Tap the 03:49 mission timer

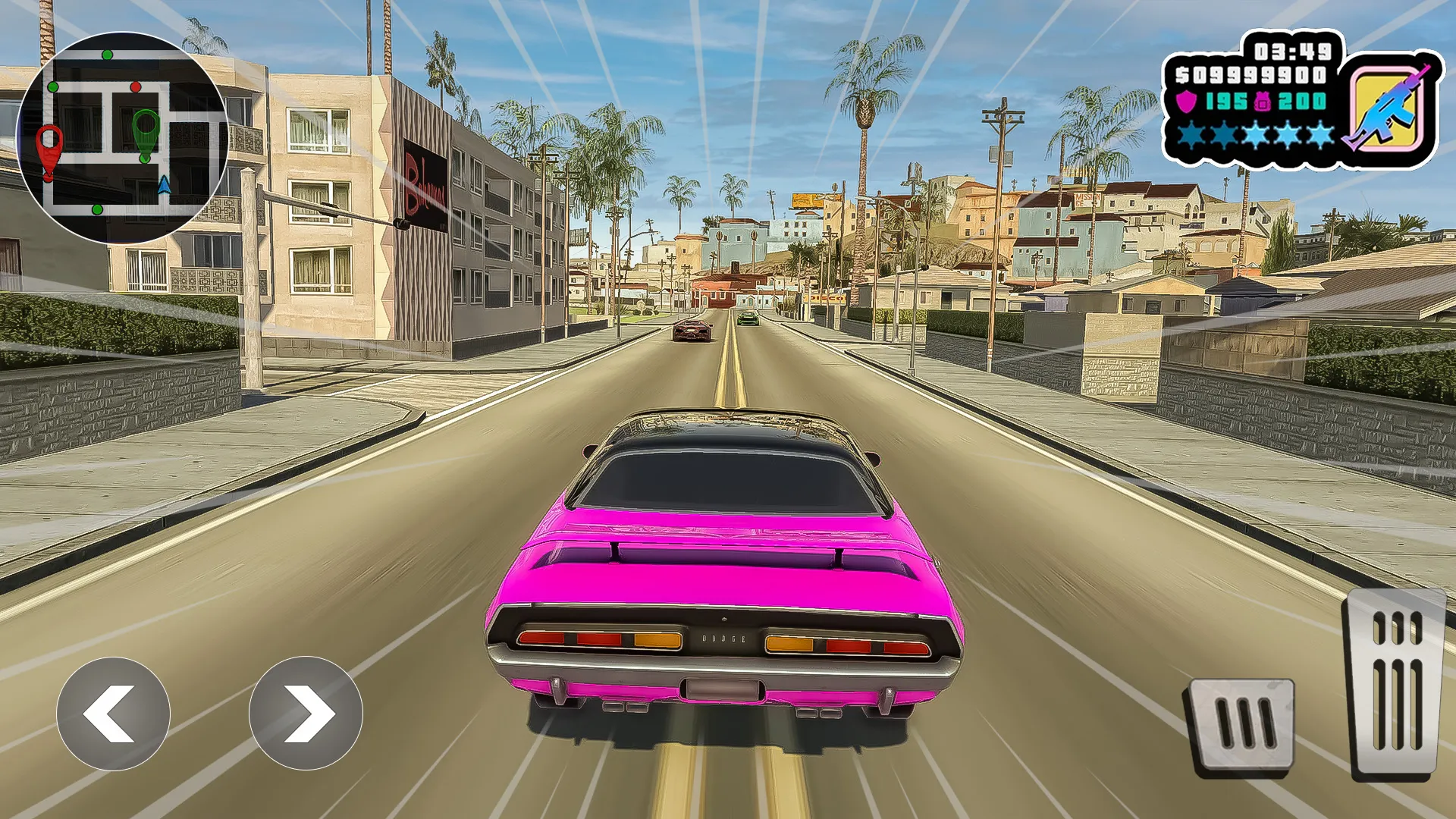click(1291, 49)
